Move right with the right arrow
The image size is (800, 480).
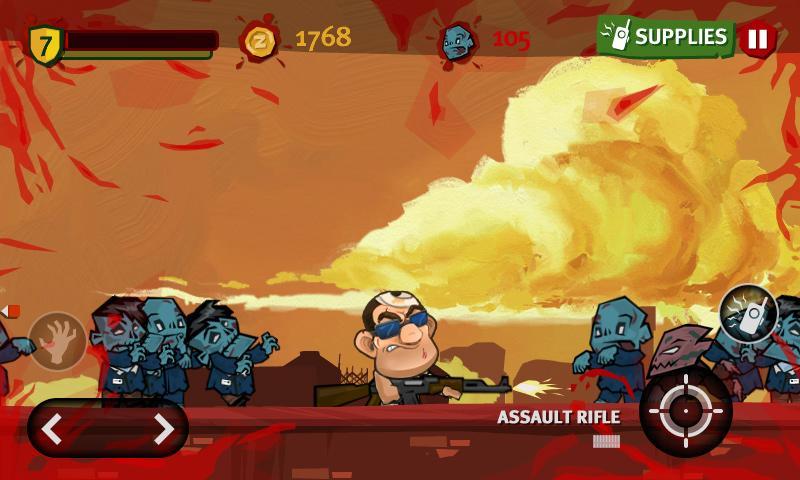163,429
